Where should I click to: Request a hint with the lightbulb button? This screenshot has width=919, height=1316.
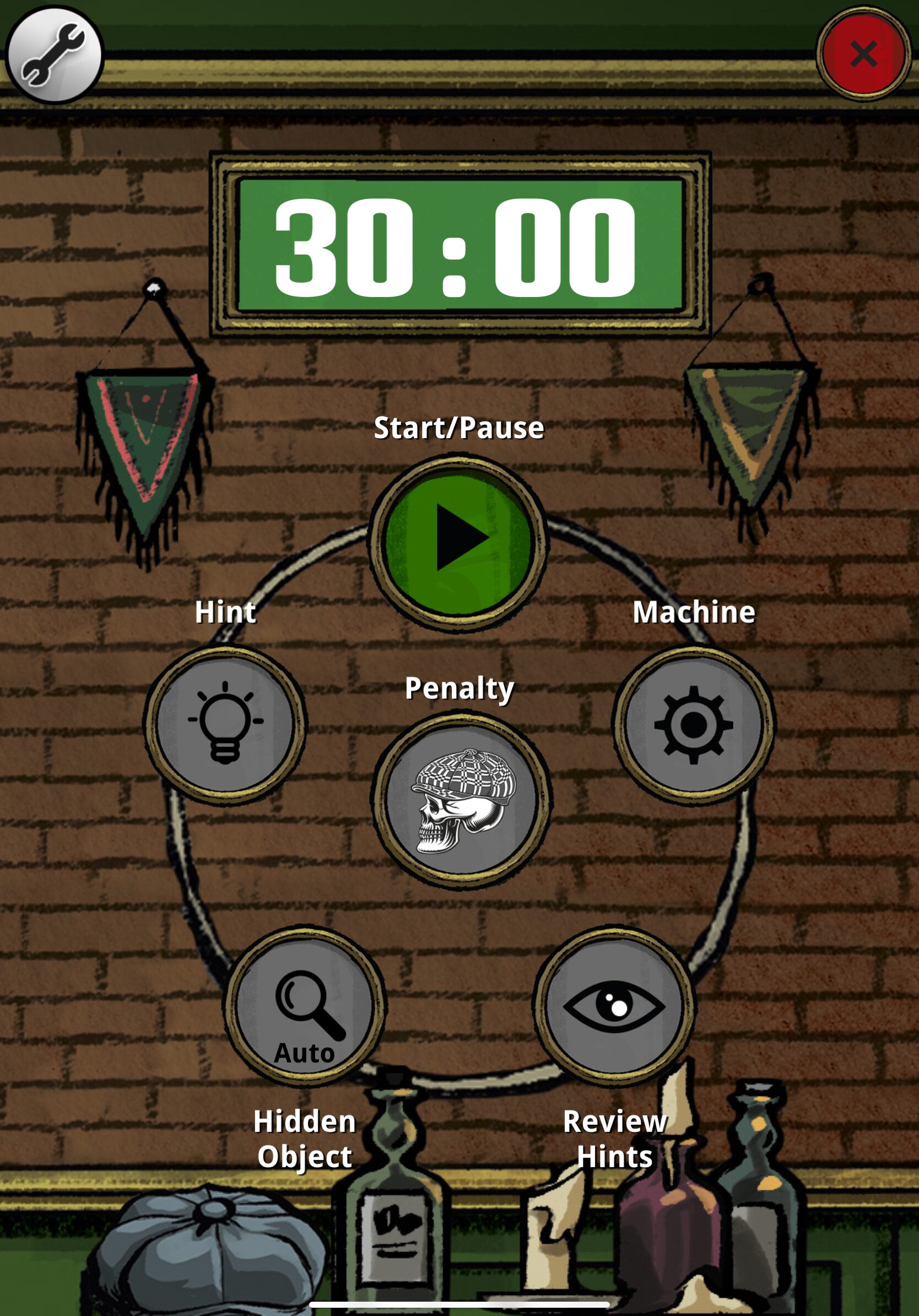pos(225,725)
